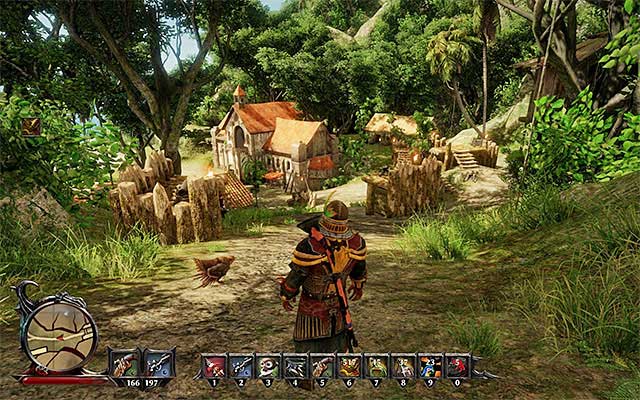Activate the skull-face item in slot 3
Viewport: 640px width, 400px height.
point(269,366)
